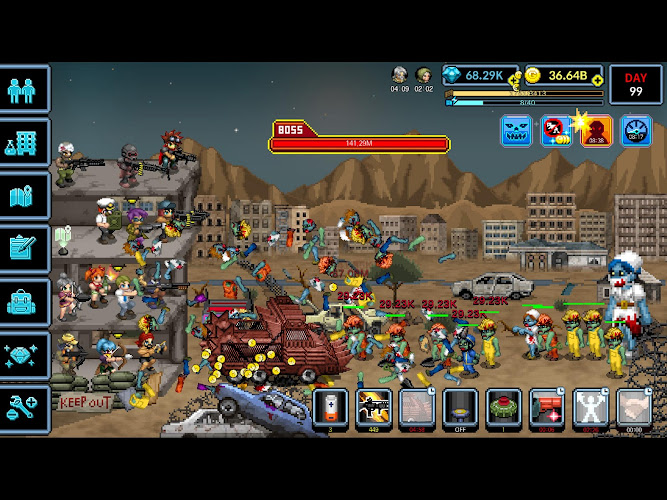This screenshot has width=667, height=500.
Task: Tap the no-ads coin bonus icon
Action: tap(556, 131)
